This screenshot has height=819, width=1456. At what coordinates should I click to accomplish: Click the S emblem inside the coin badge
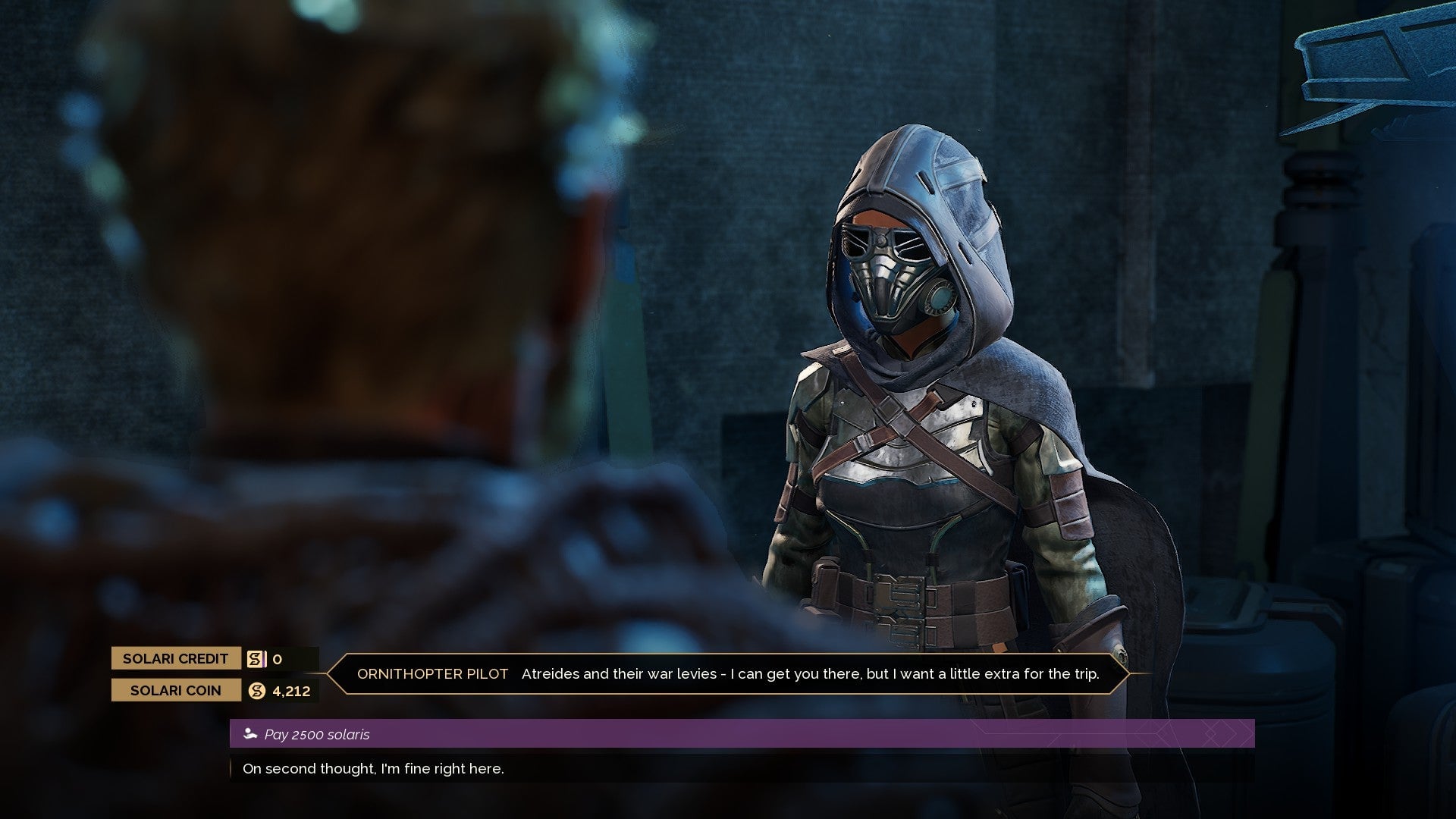256,691
